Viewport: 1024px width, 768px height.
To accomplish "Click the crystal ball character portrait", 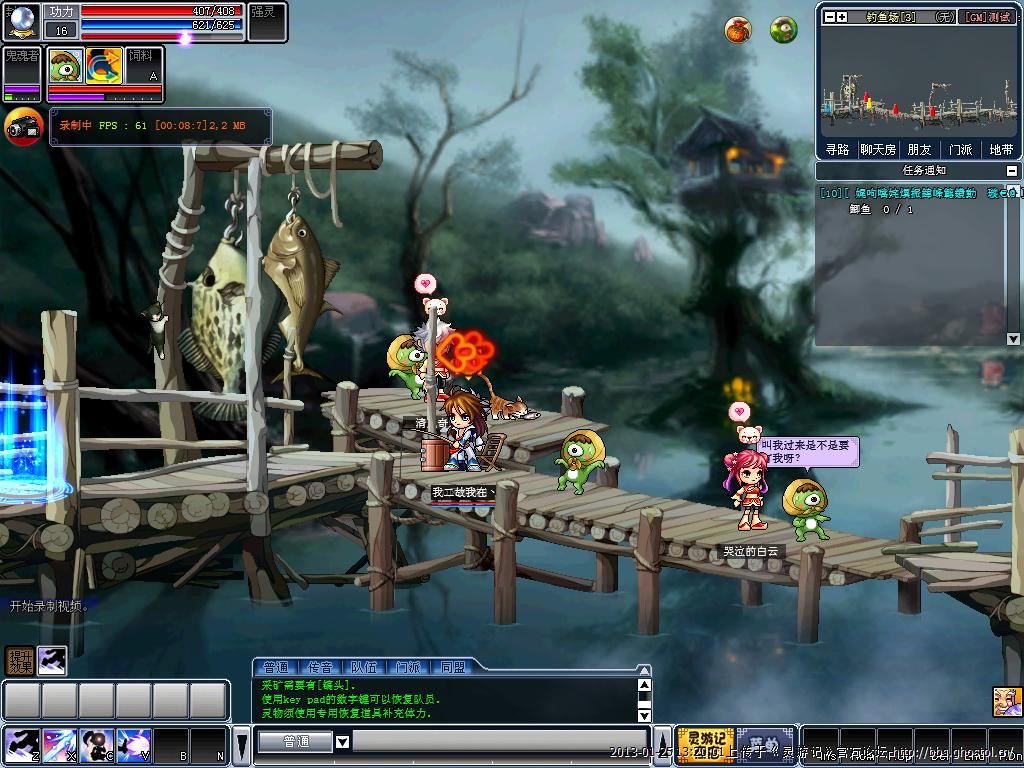I will [21, 21].
